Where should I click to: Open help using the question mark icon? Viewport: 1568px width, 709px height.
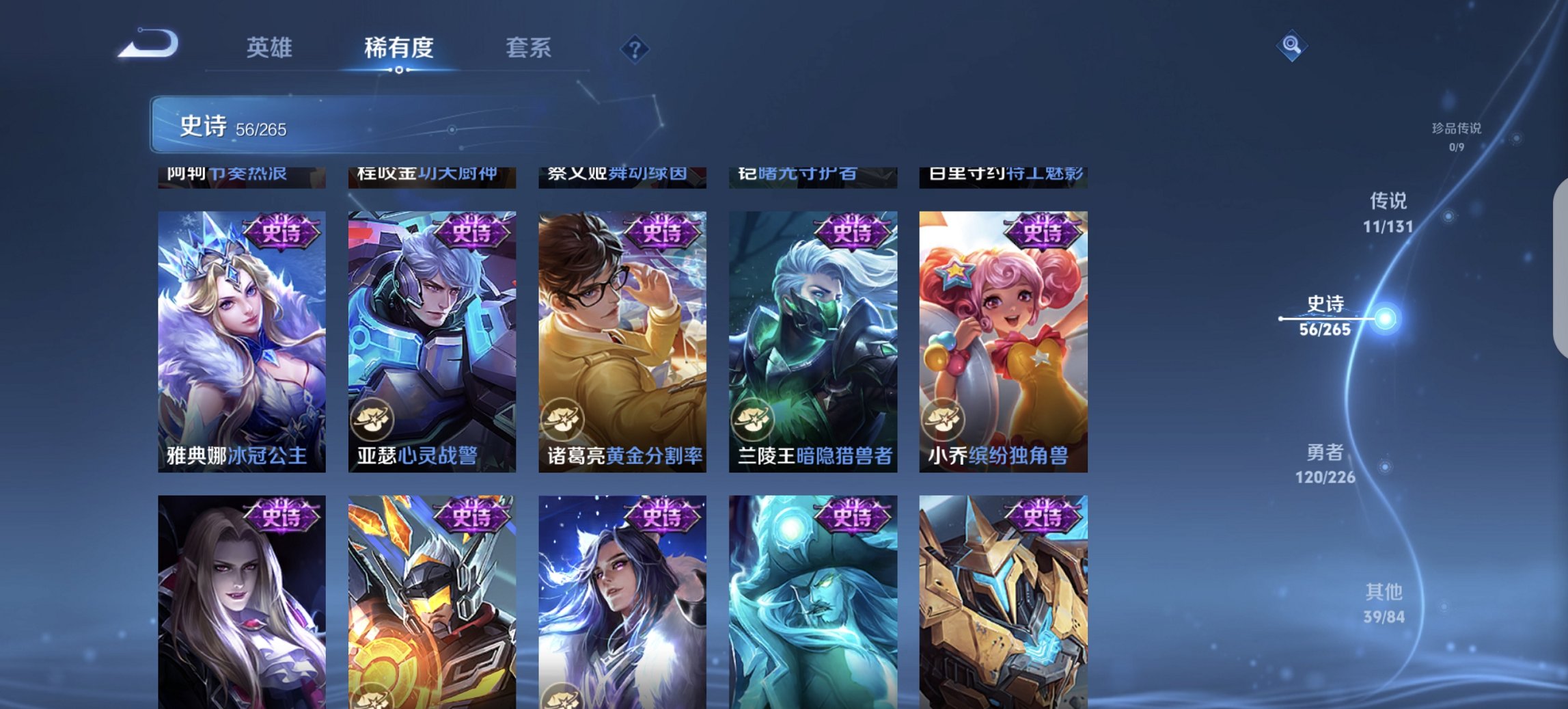(x=635, y=49)
